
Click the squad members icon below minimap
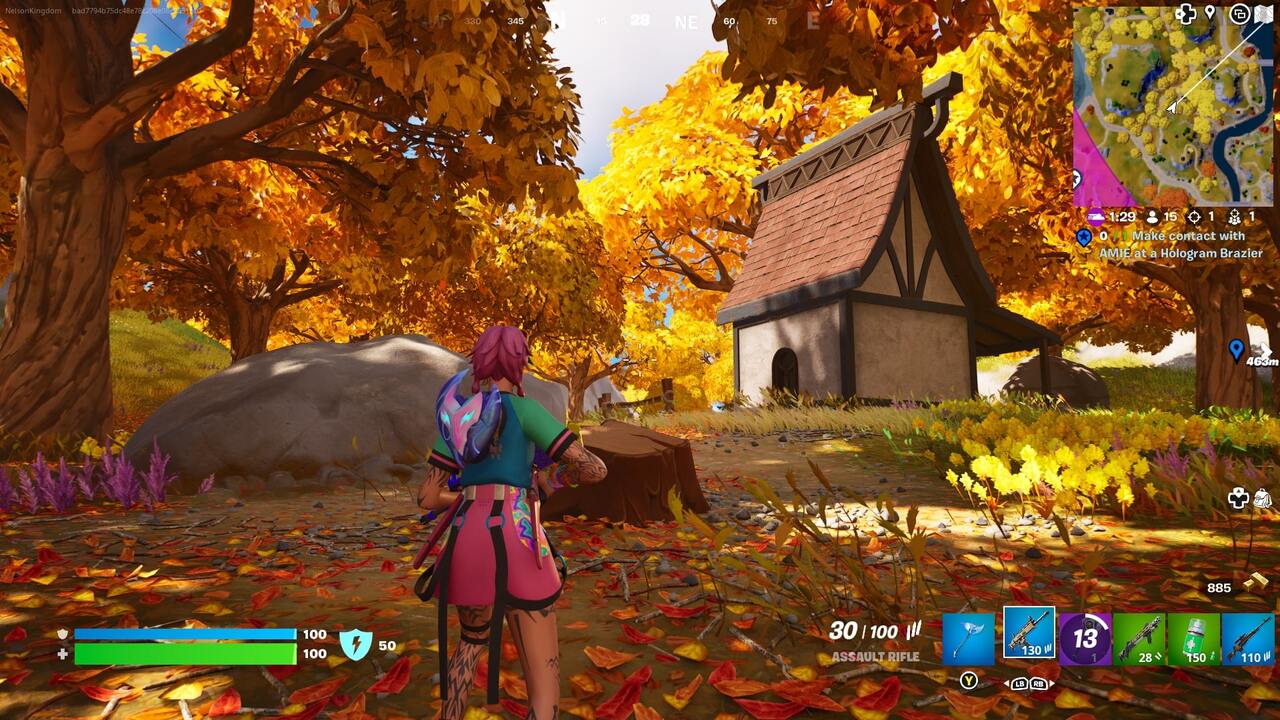click(x=1234, y=217)
